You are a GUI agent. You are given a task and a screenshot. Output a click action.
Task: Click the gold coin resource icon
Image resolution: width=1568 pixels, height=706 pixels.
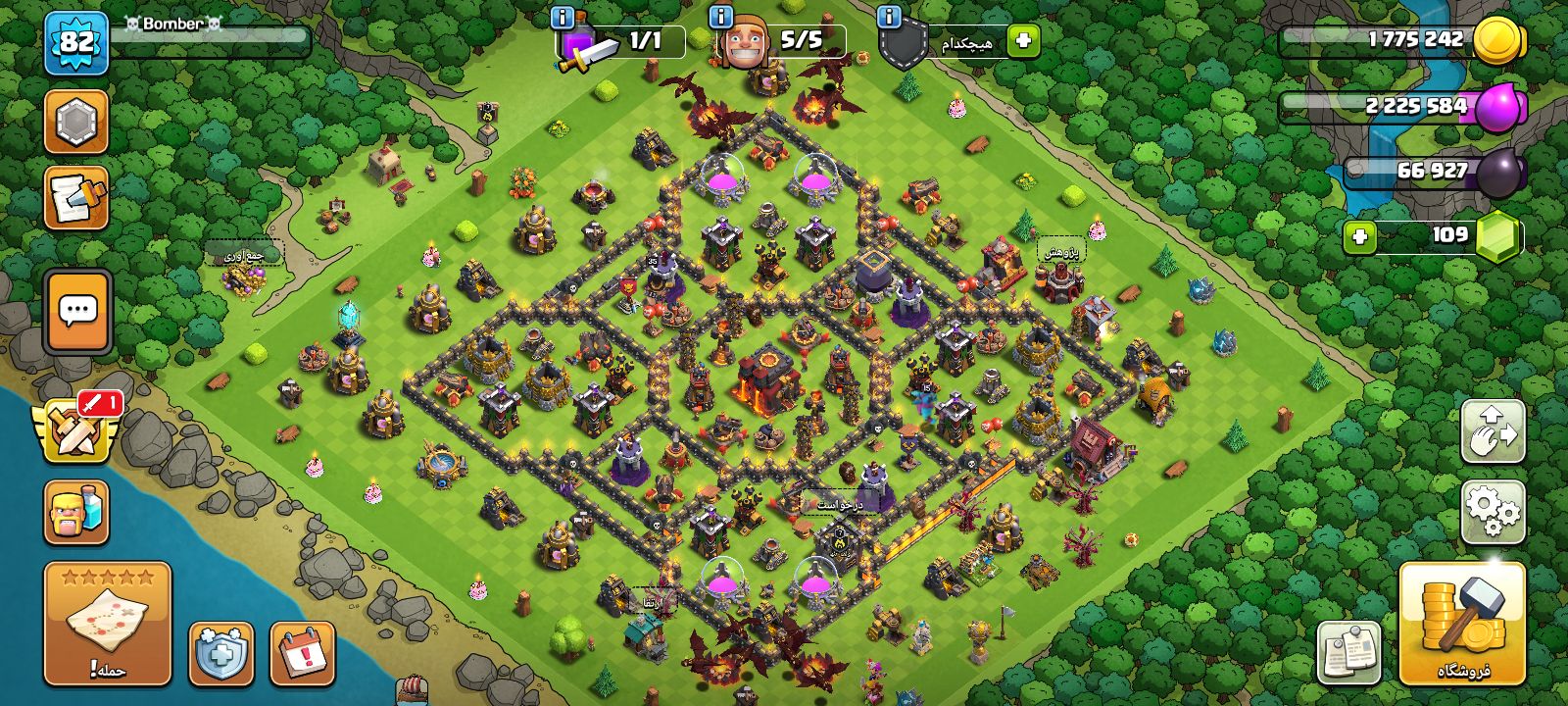(x=1497, y=41)
